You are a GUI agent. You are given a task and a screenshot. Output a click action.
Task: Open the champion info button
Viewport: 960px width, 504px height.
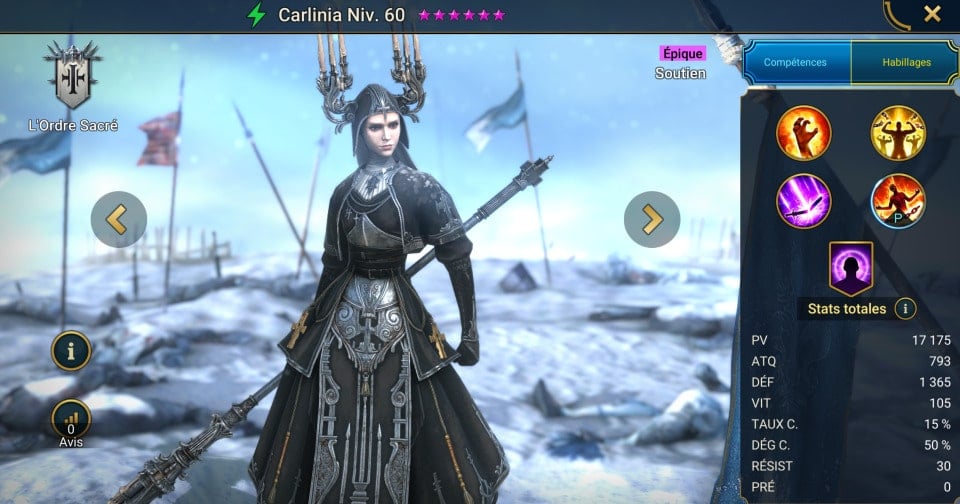(x=72, y=350)
